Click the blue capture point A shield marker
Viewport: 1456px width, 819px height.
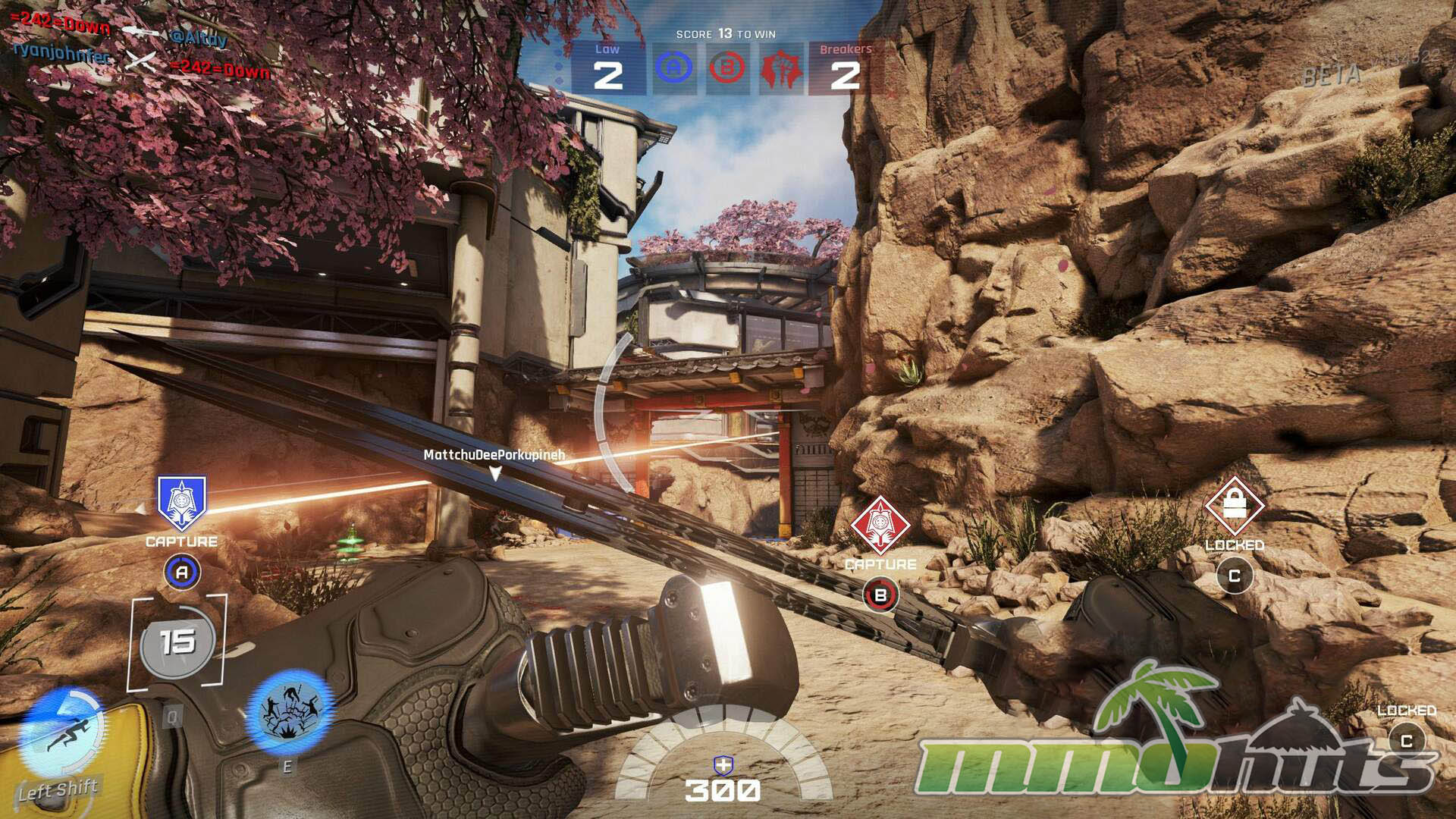click(x=181, y=501)
